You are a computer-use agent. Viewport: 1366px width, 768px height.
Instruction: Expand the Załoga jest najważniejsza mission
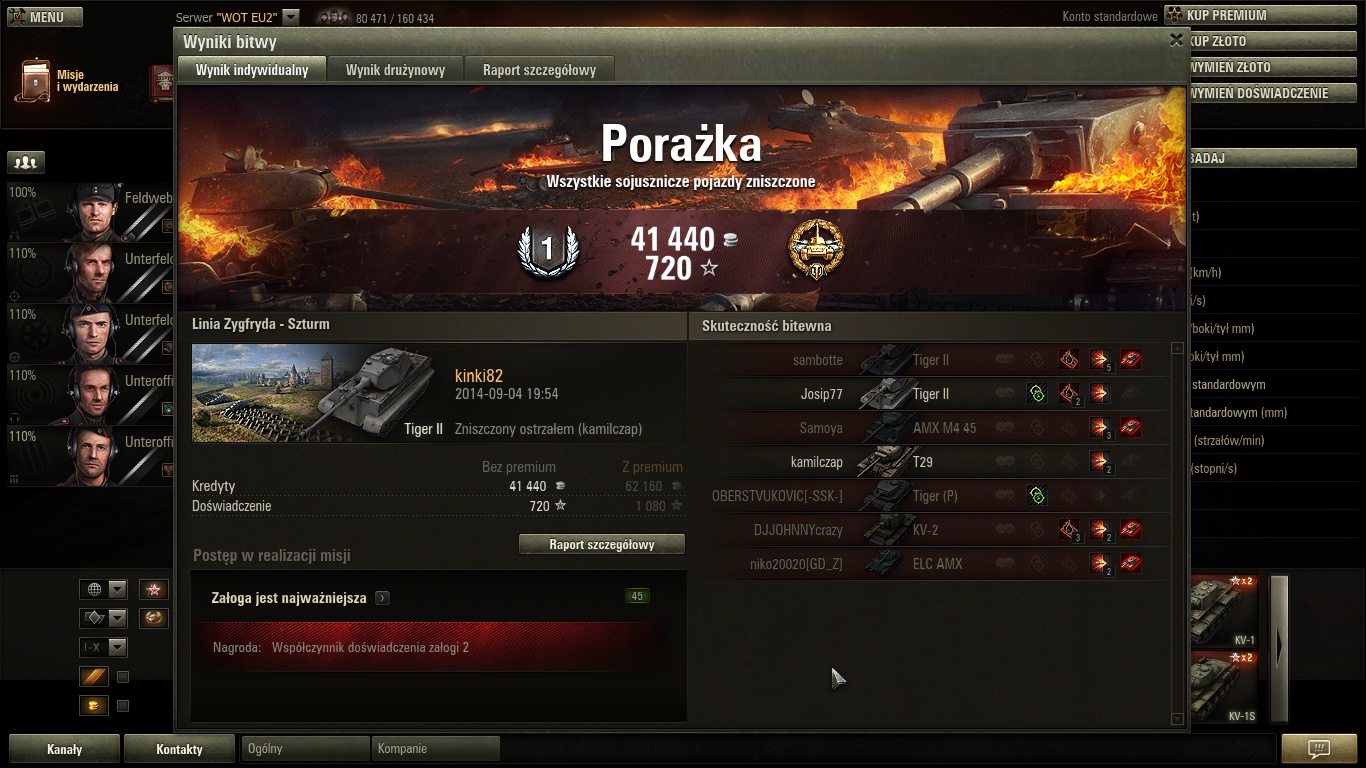383,598
